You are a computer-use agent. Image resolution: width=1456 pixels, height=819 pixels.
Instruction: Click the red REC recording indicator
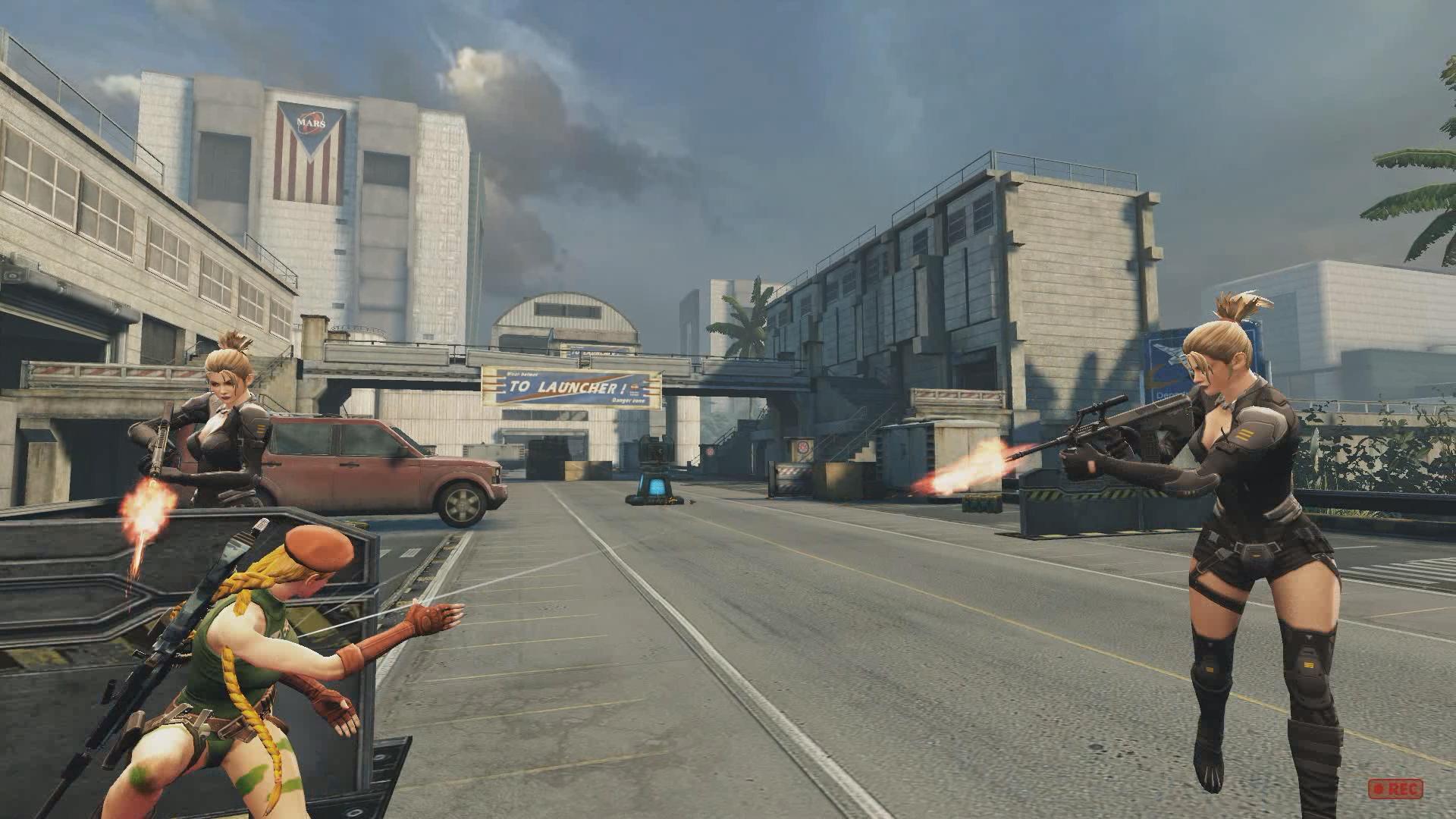click(x=1395, y=789)
